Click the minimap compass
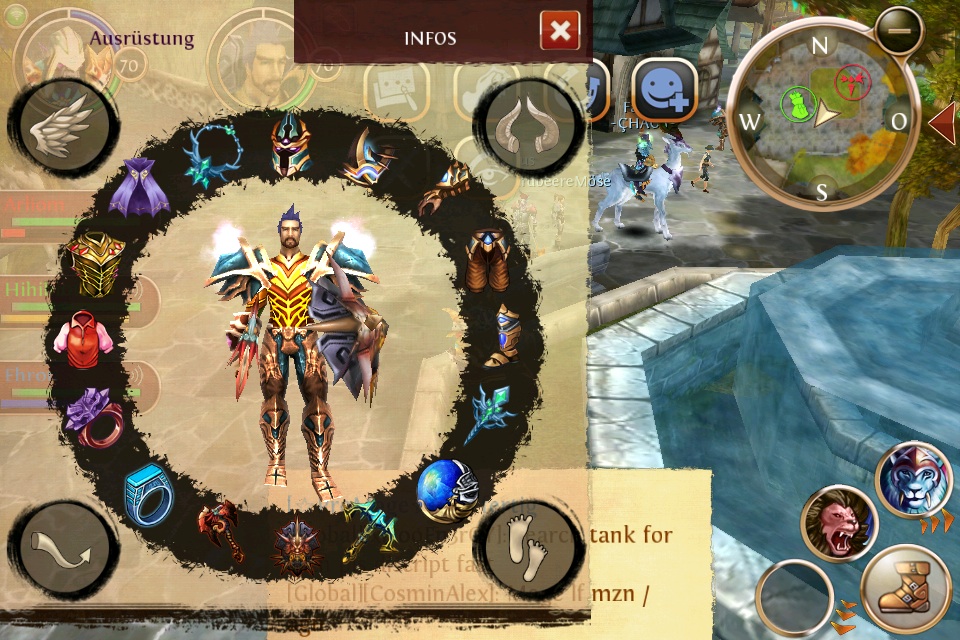Image resolution: width=960 pixels, height=640 pixels. 821,116
